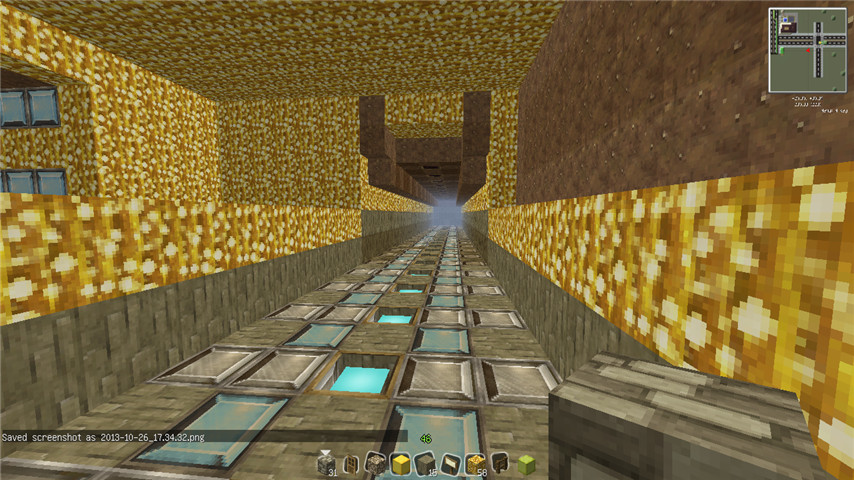Select the cobblestone block hotbar slot

(x=326, y=462)
